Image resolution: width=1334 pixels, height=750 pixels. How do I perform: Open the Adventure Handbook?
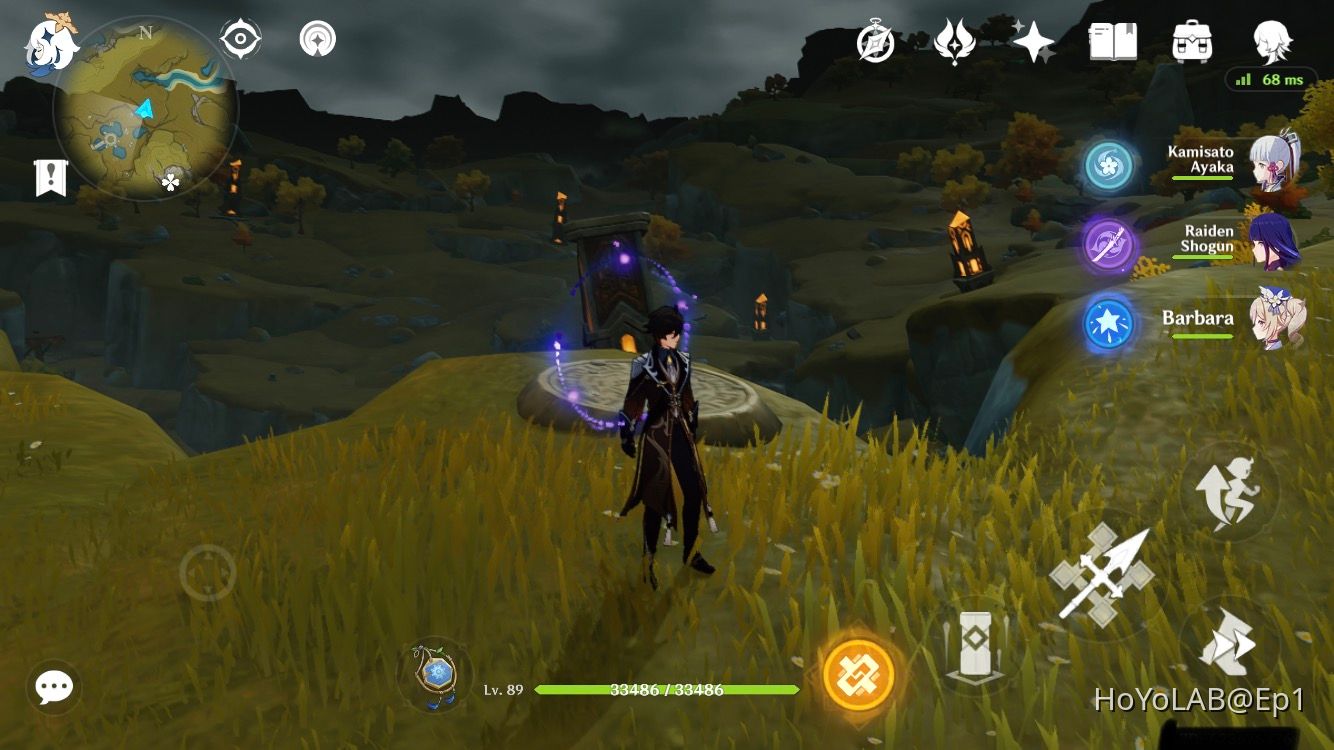pos(1119,41)
